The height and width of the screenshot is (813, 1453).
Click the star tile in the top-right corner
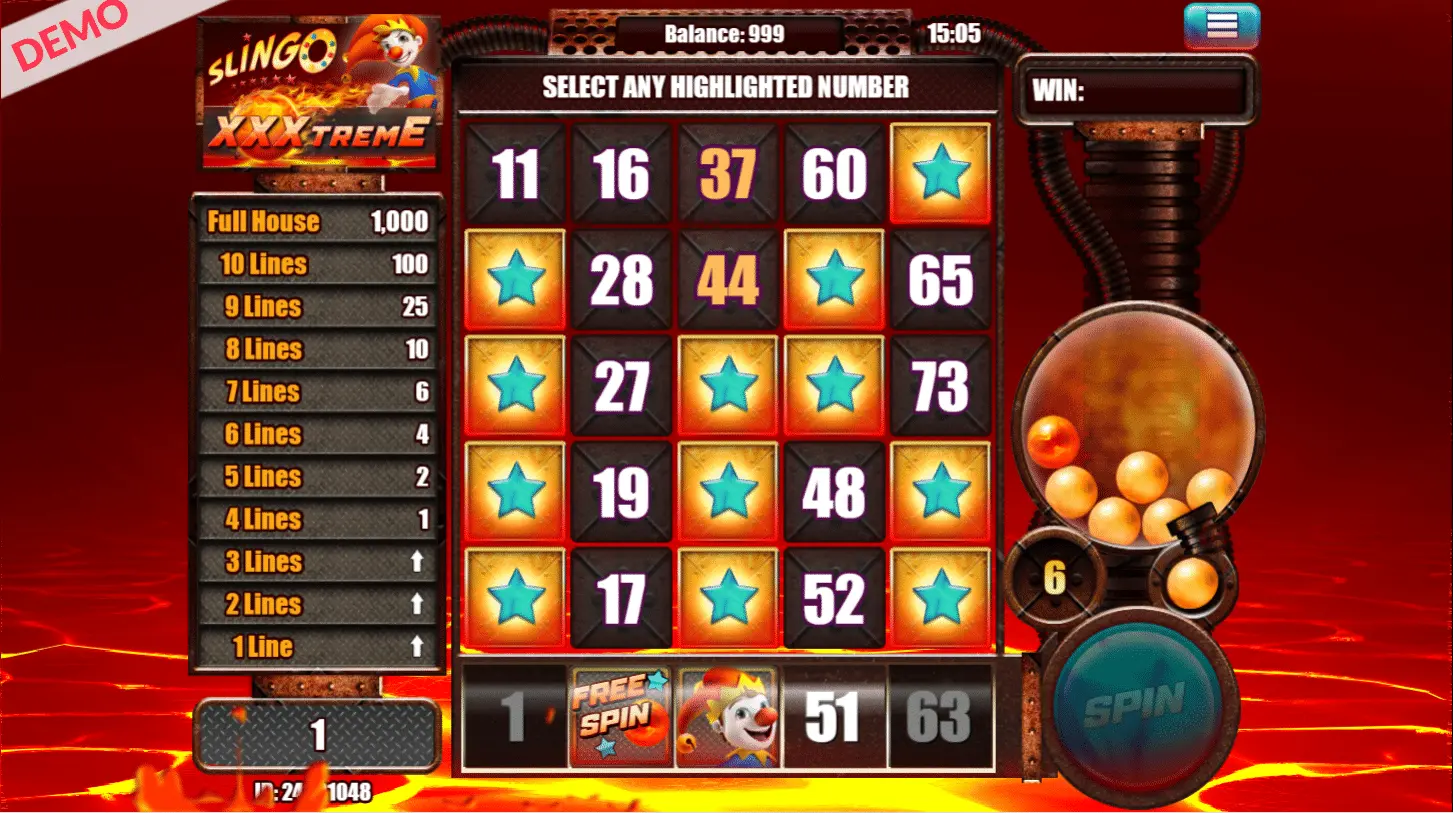[941, 171]
